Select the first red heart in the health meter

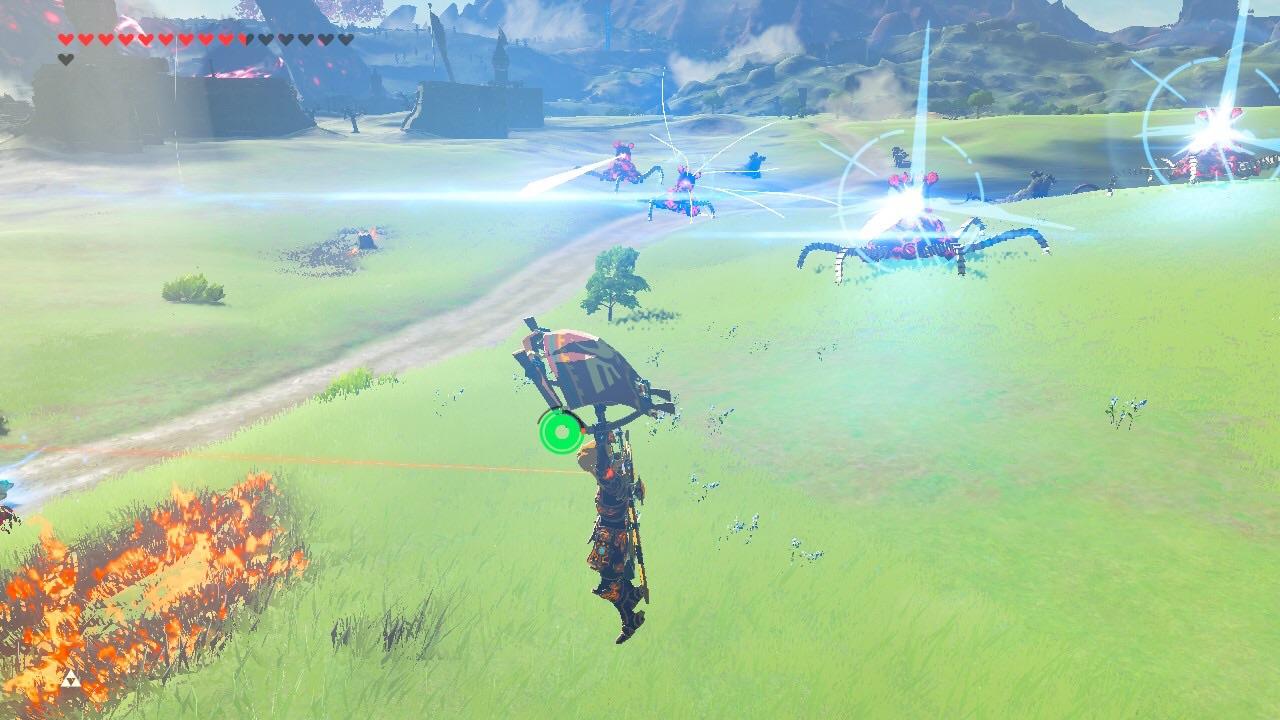coord(64,38)
